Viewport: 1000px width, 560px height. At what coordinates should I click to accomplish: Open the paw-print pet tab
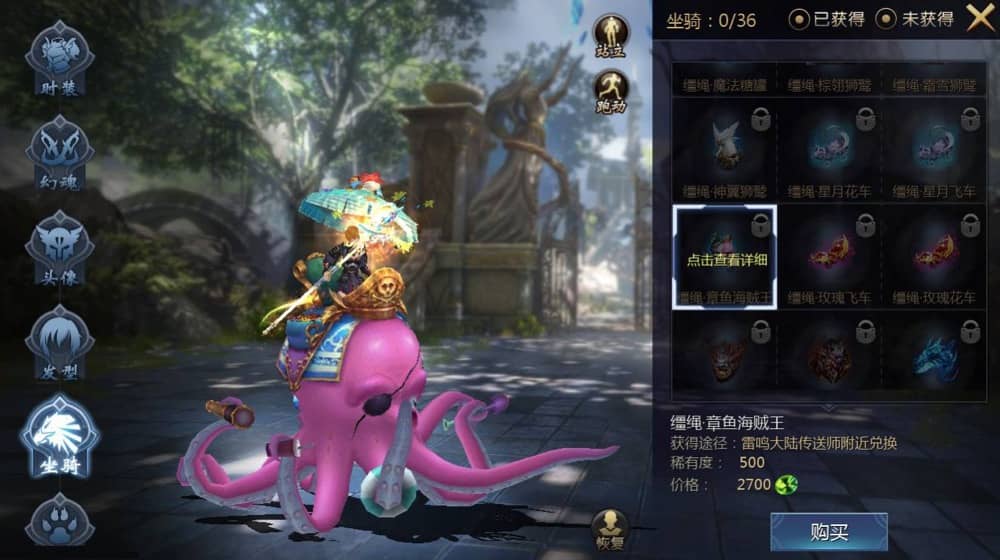click(61, 522)
